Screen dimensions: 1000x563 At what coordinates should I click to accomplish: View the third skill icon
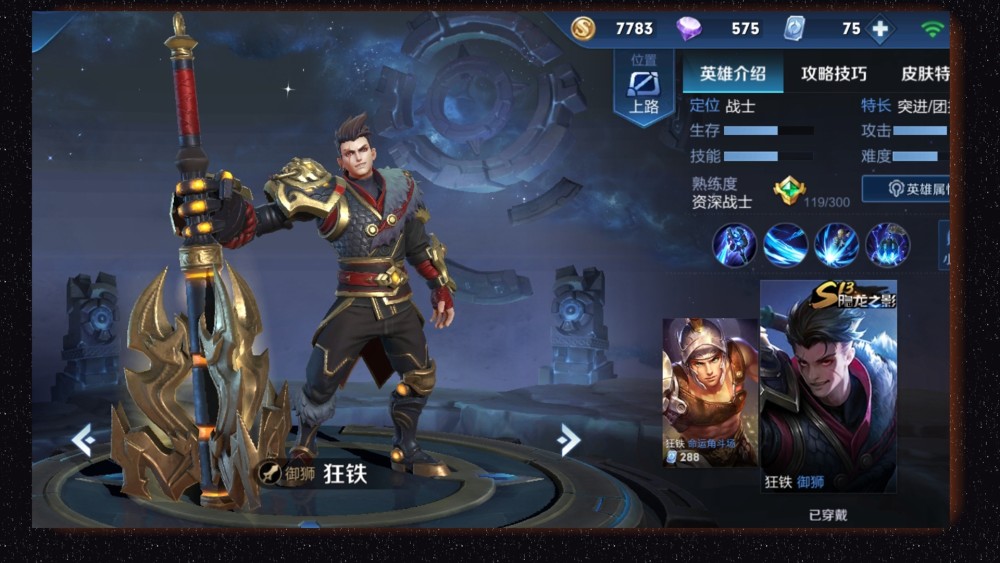click(836, 245)
